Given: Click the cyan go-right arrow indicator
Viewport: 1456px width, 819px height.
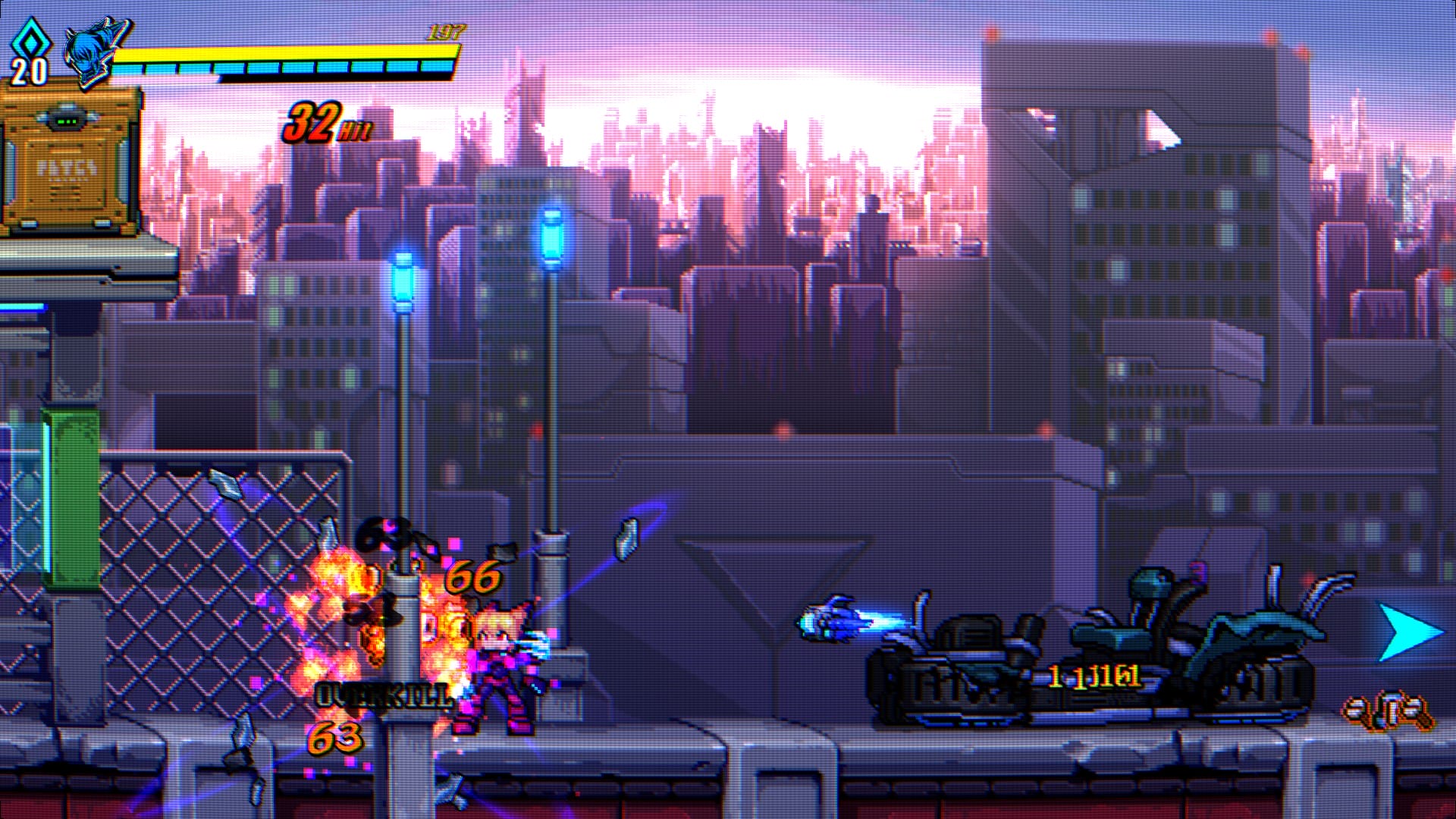Looking at the screenshot, I should 1408,632.
